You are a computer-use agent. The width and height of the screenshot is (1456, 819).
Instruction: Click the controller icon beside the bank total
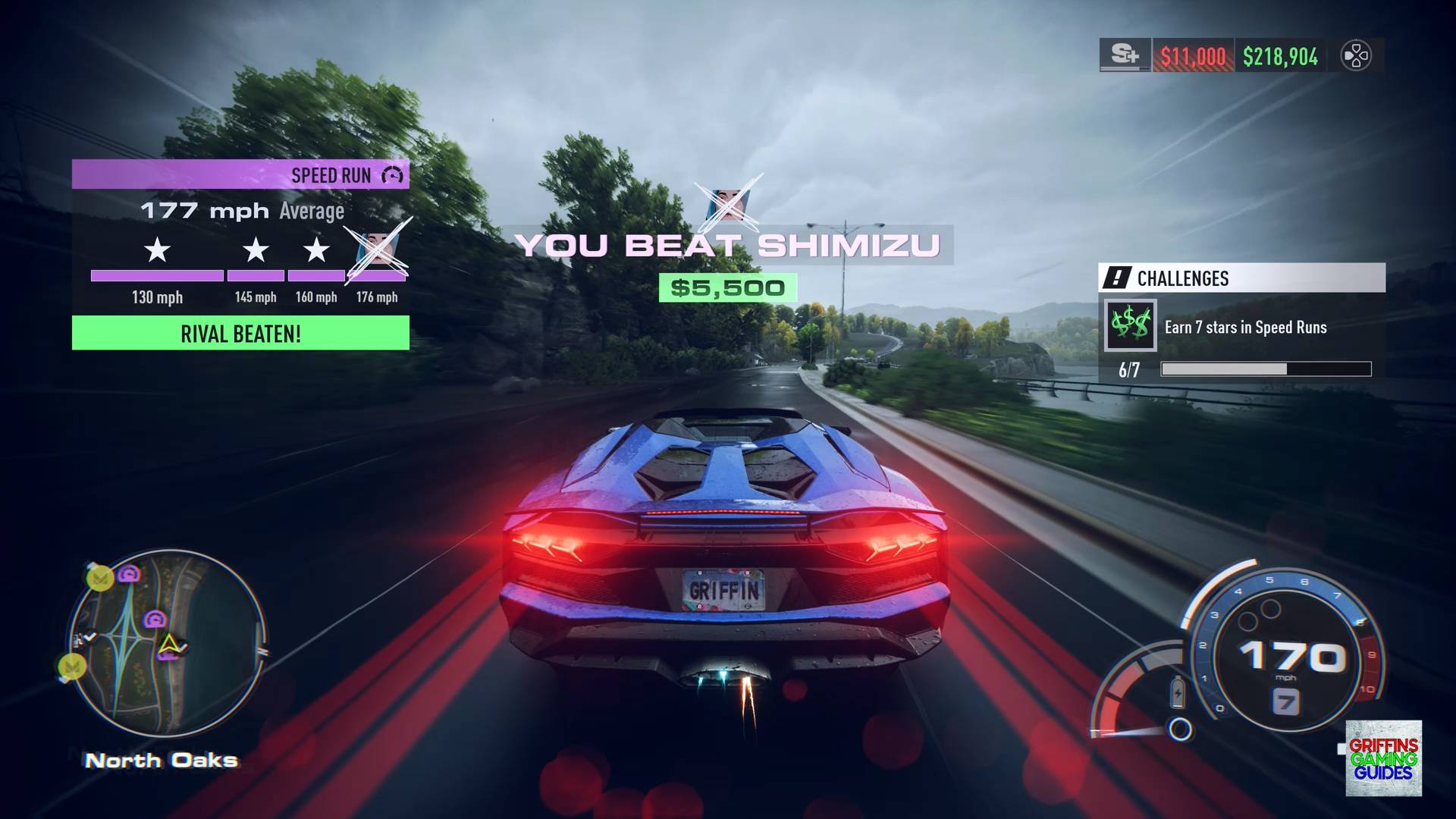[x=1356, y=56]
